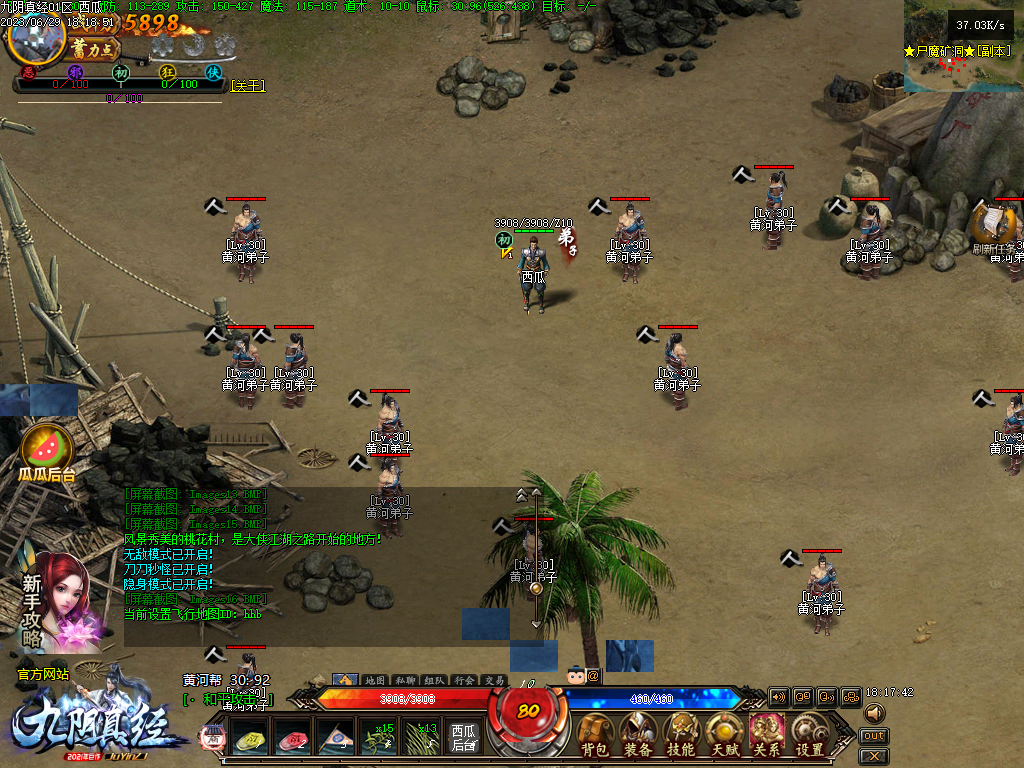1024x768 pixels.
Task: Open the 交易 trade tab
Action: 494,680
